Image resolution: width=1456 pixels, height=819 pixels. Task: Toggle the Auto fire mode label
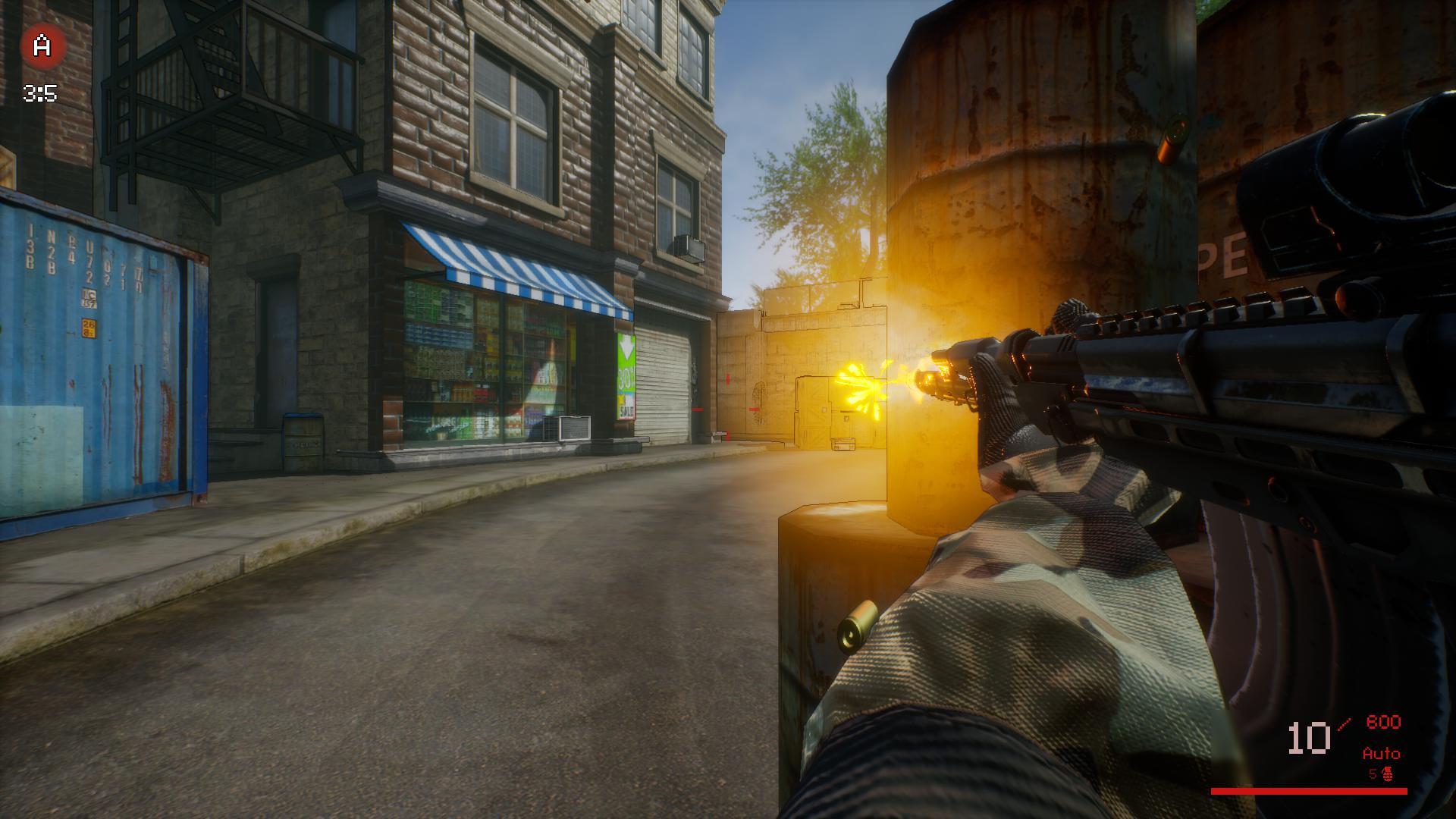coord(1381,754)
